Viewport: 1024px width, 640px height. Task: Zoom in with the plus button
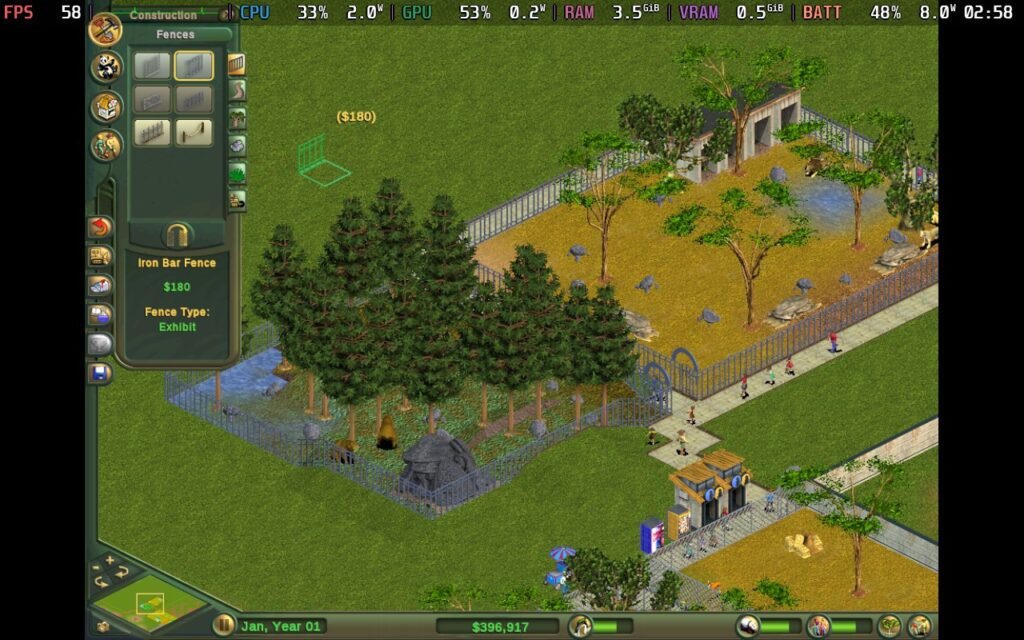[110, 560]
